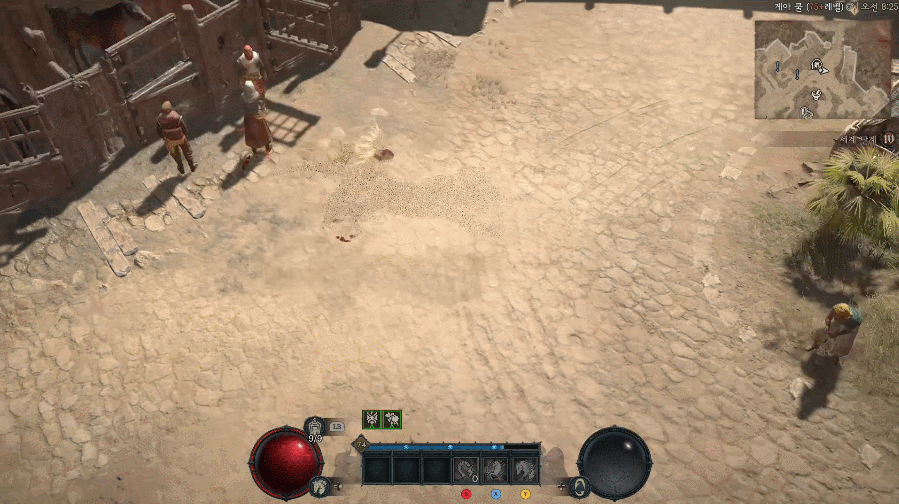Click the second green buff icon
Viewport: 899px width, 504px height.
tap(392, 420)
